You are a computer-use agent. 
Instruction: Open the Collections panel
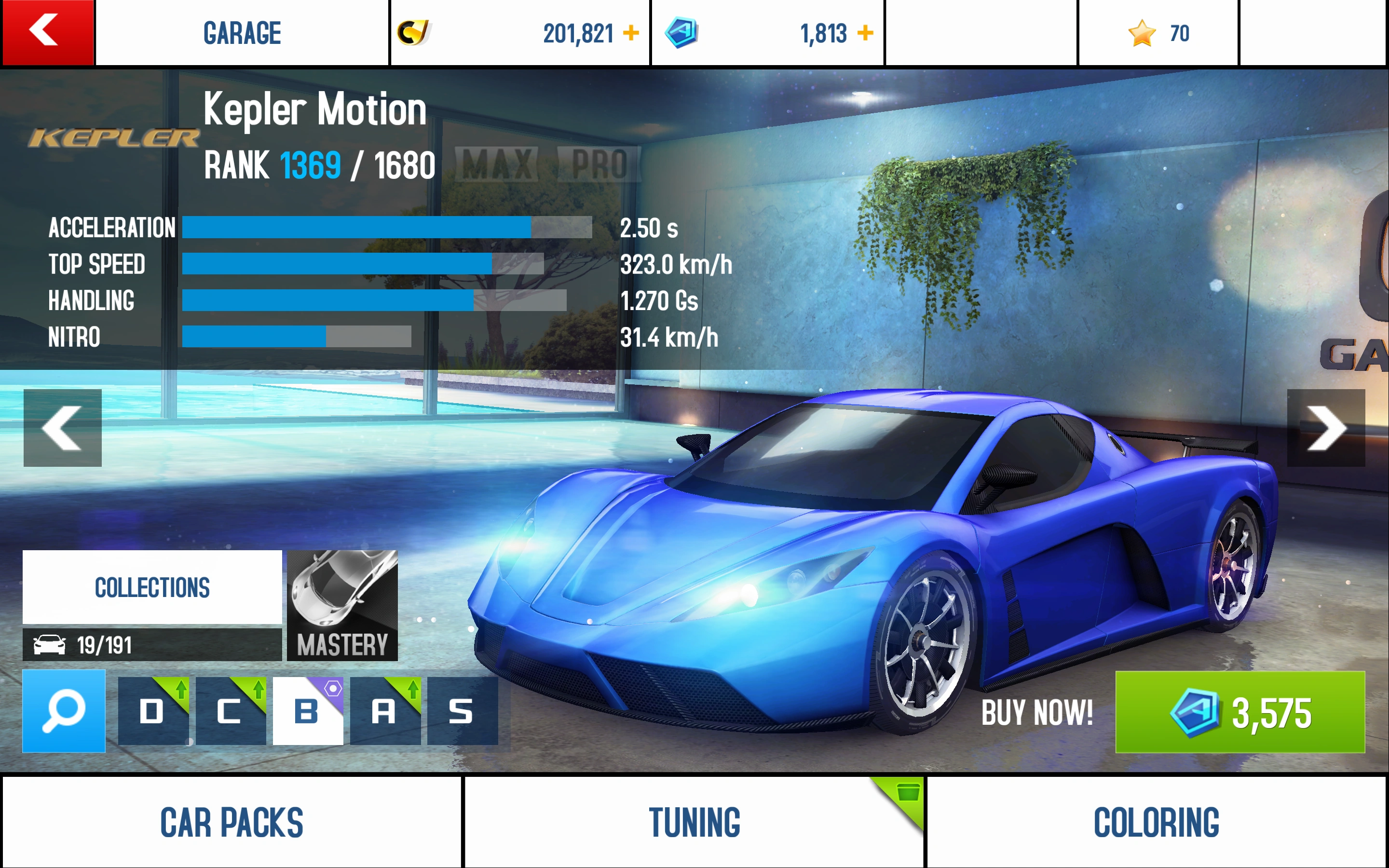(152, 587)
